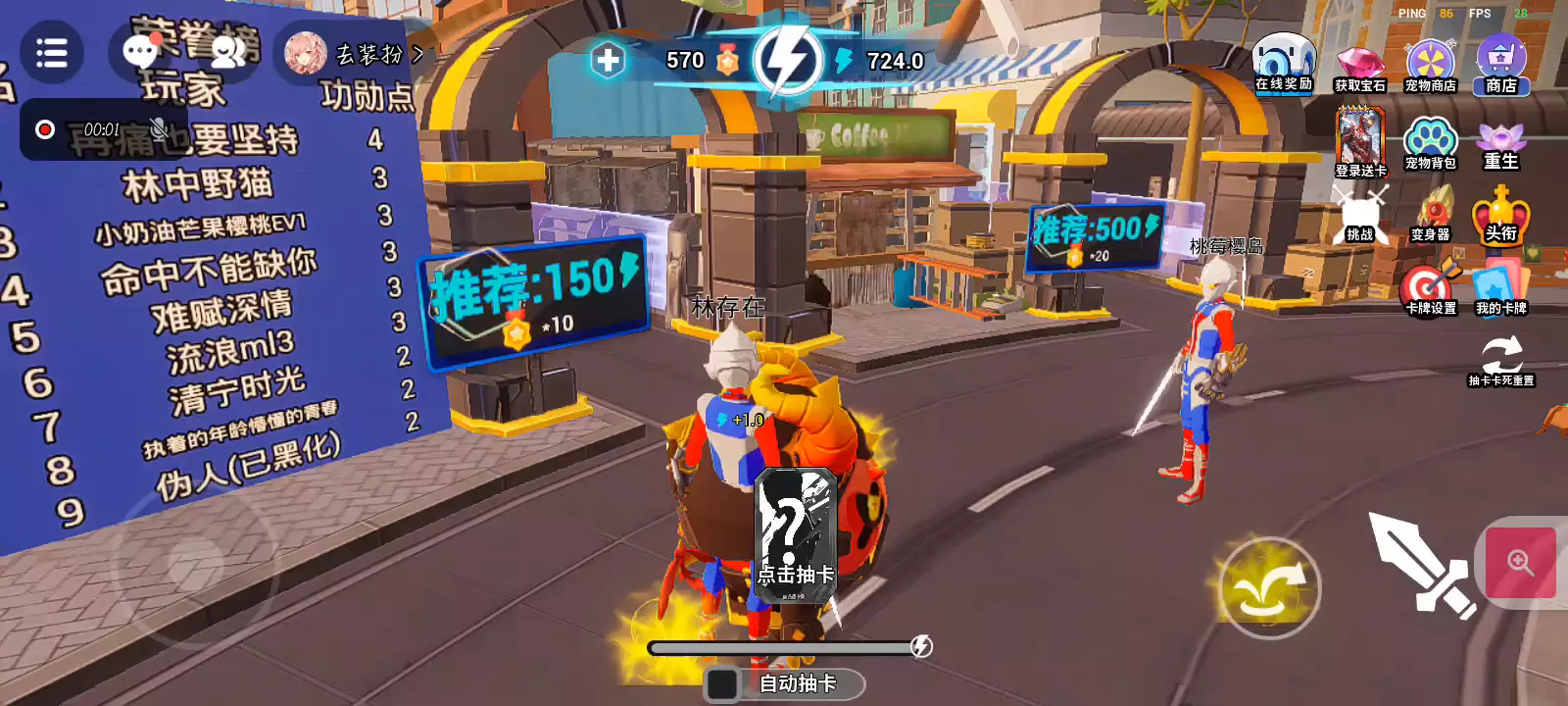Visit the 宠物商店 pet shop
Screen dimensions: 1568x706
coord(1430,65)
